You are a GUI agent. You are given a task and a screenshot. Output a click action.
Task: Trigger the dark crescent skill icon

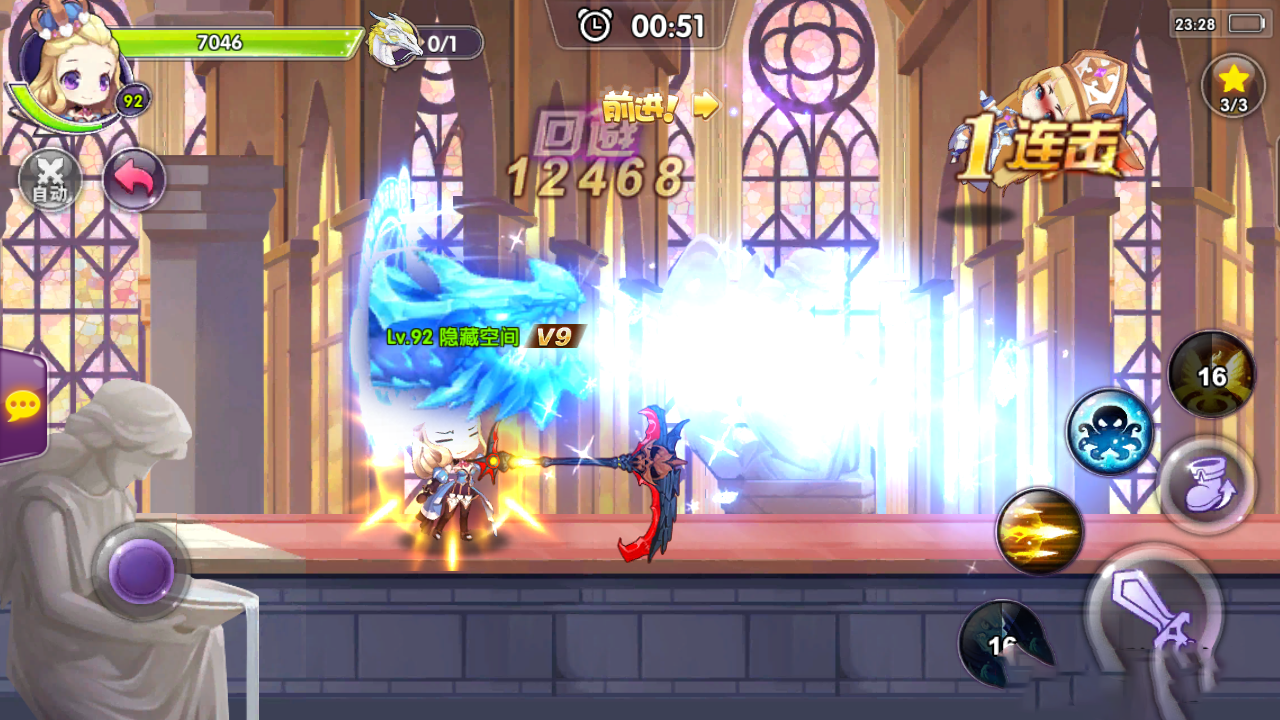click(x=1004, y=643)
